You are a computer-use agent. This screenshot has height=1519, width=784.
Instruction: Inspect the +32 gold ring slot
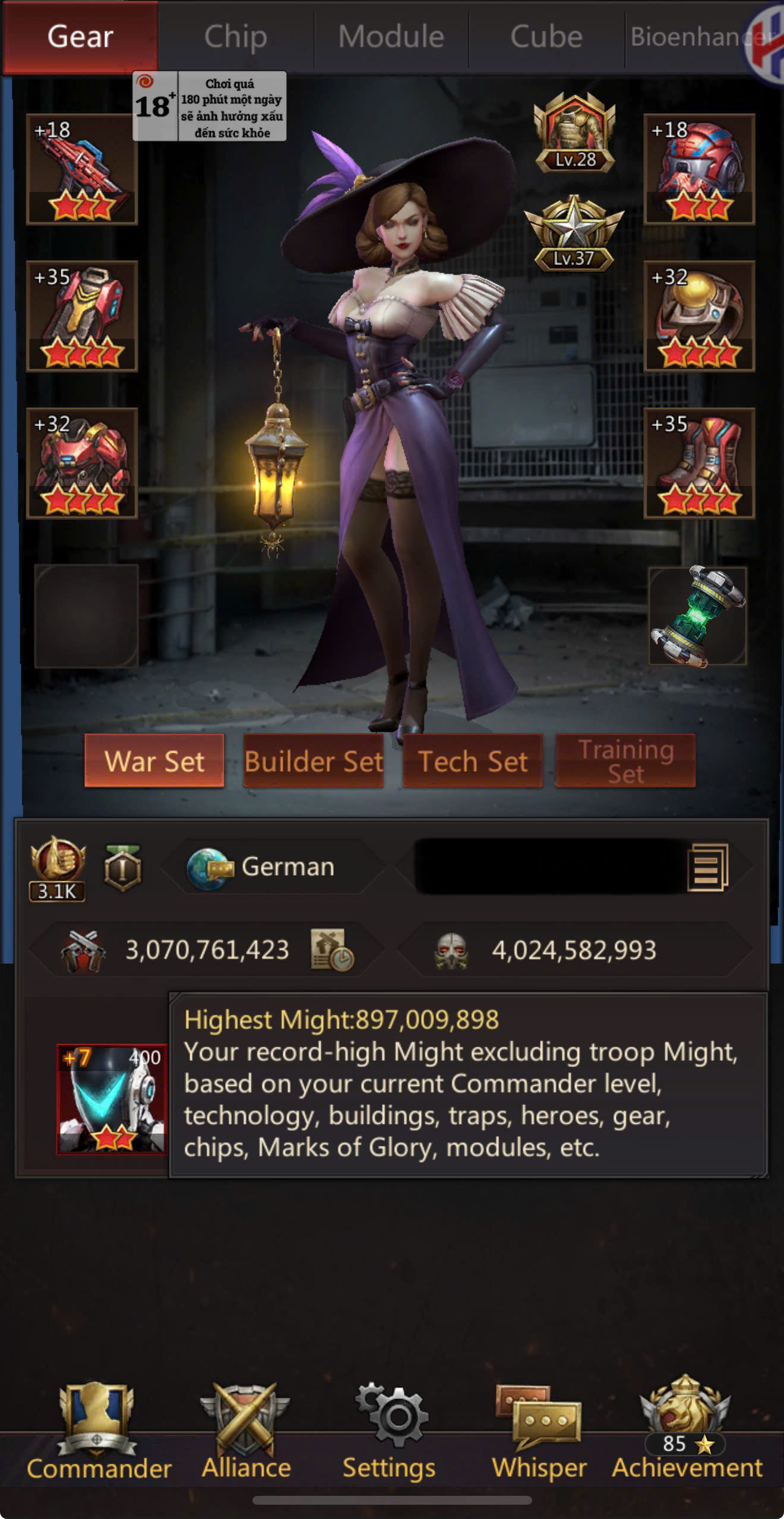tap(699, 316)
